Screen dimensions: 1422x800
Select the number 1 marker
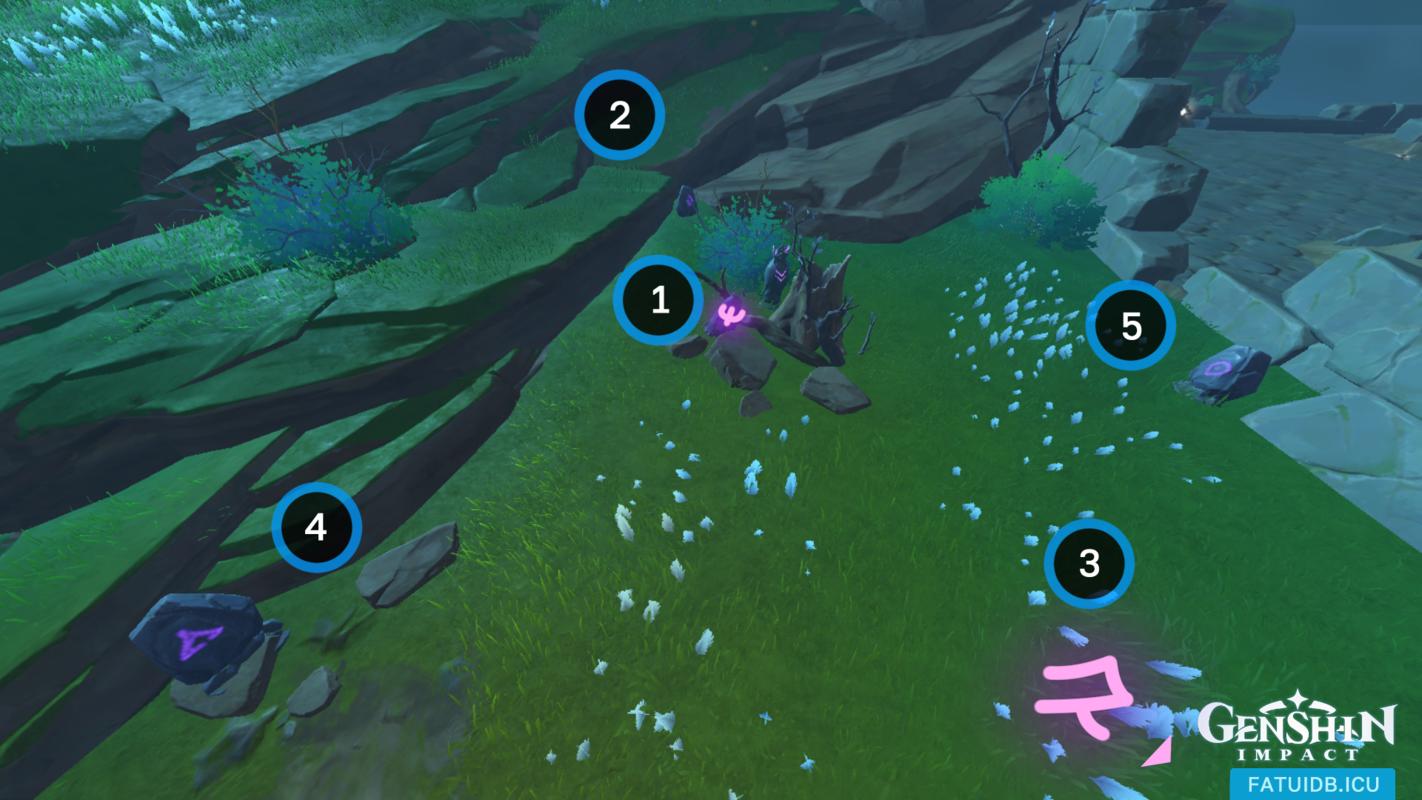coord(659,300)
